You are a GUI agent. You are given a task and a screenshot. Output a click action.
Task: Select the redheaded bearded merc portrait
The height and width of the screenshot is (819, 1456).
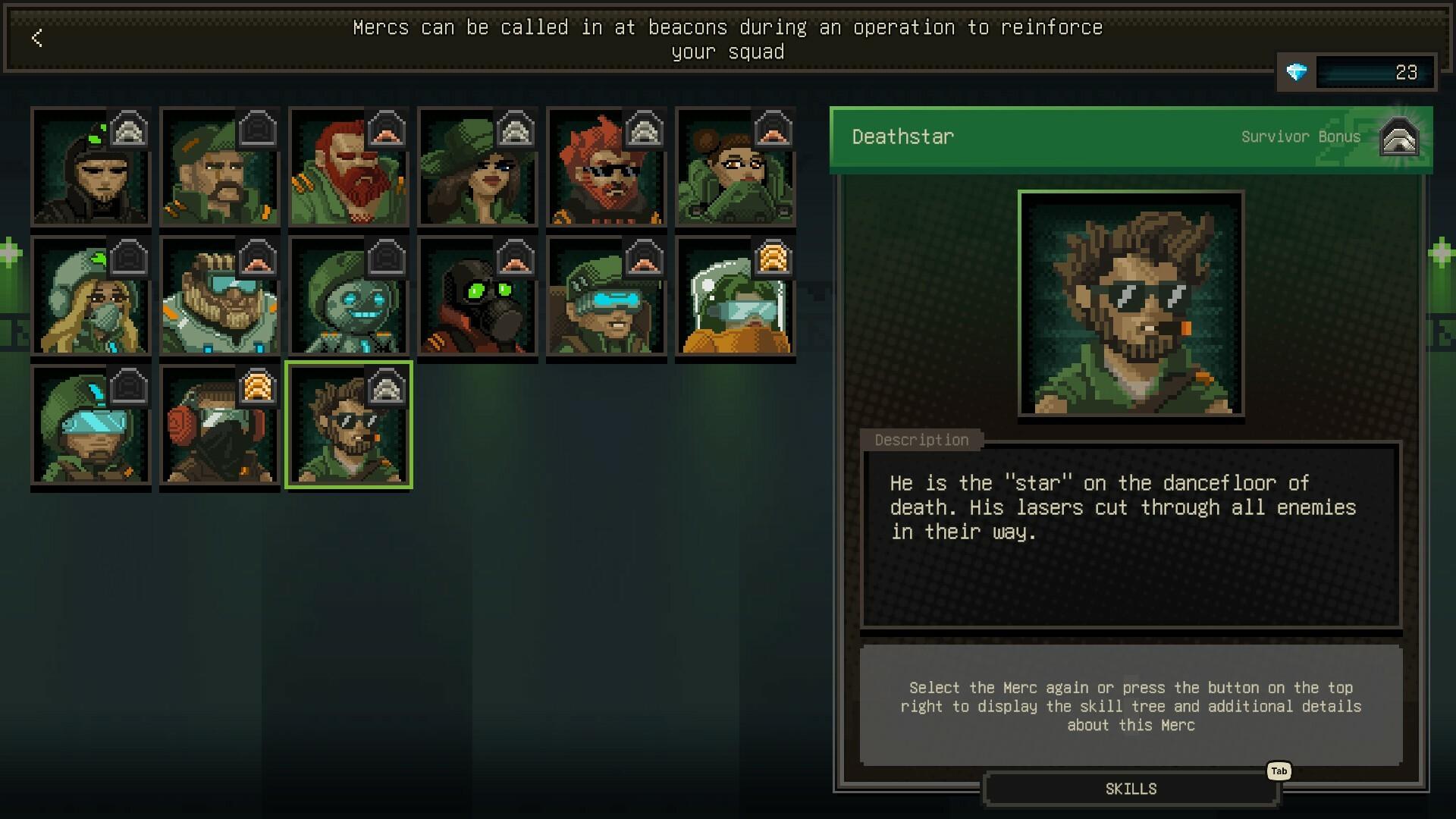pos(348,168)
